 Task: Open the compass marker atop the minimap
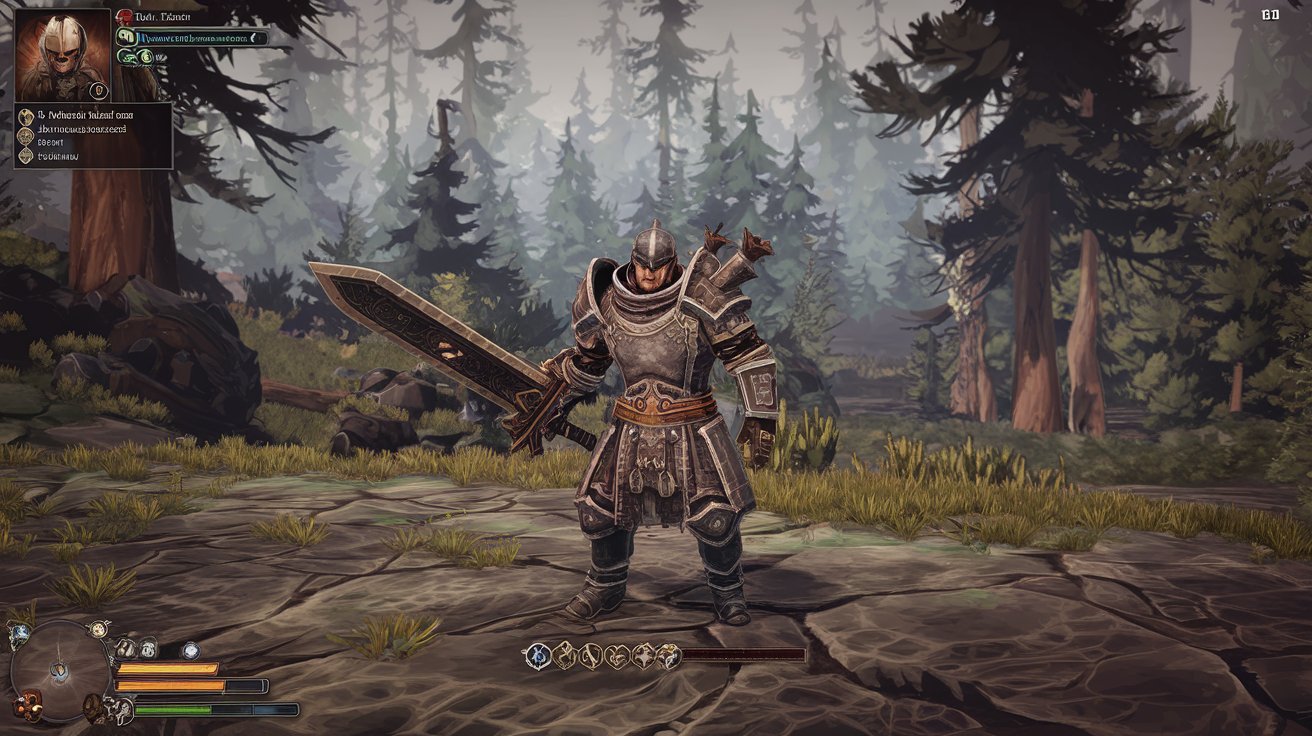pos(98,629)
